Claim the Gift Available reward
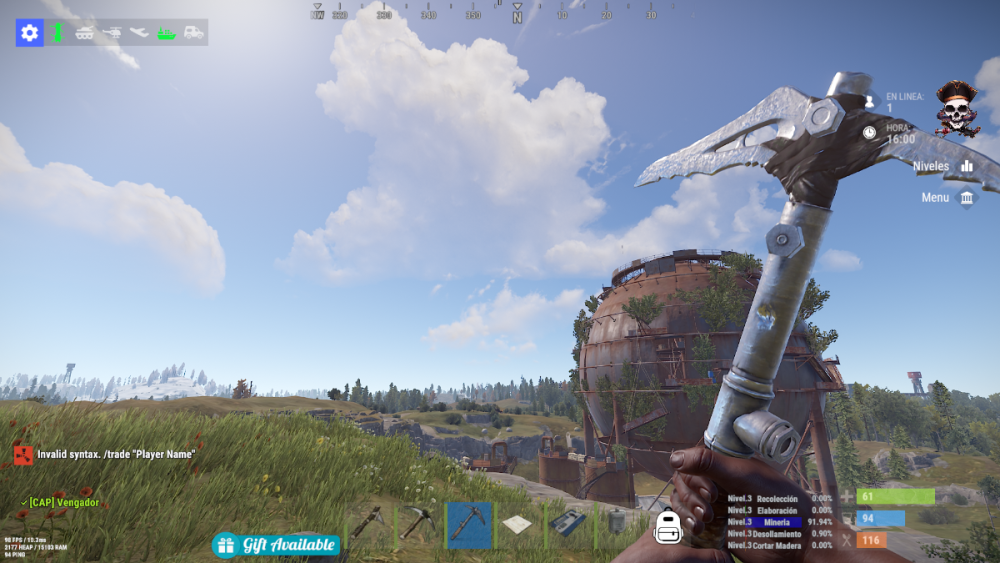 click(x=276, y=545)
